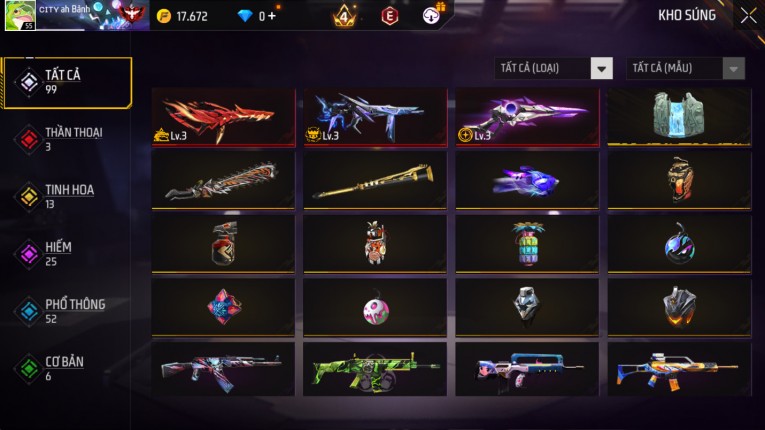Open the player profile avatar
The height and width of the screenshot is (430, 765).
tap(19, 15)
